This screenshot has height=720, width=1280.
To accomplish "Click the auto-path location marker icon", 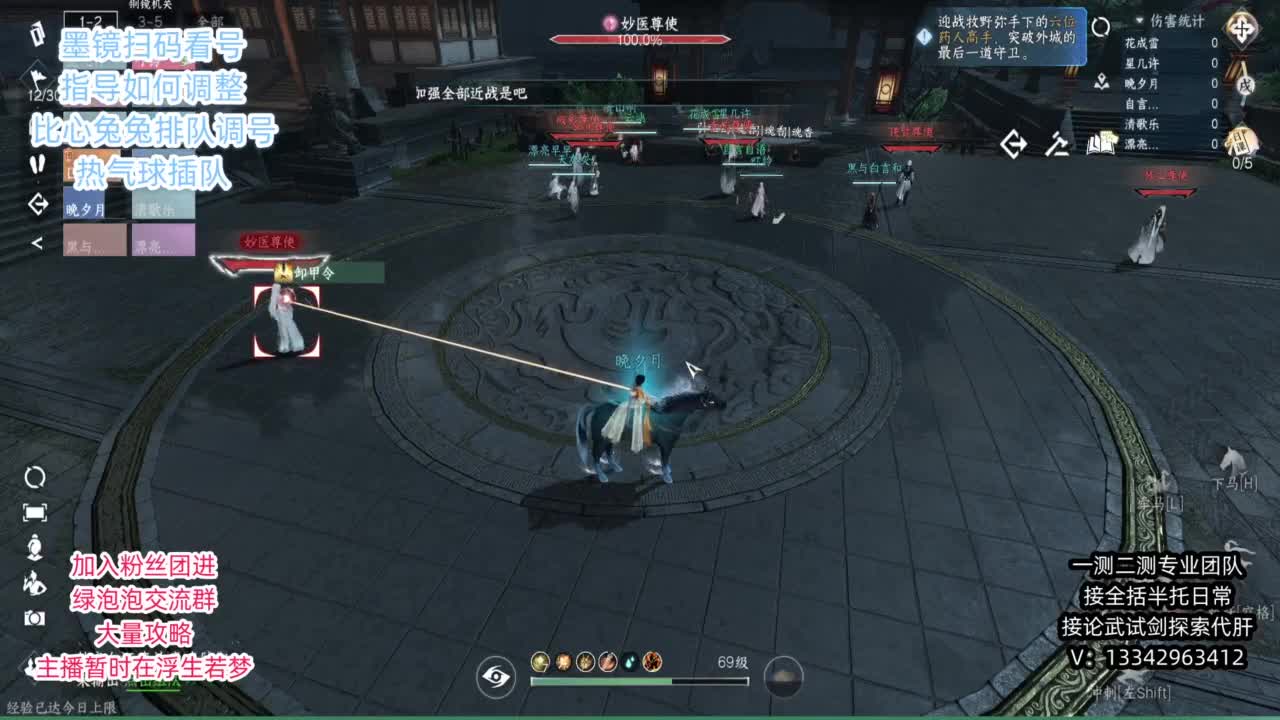I will [x=1101, y=82].
